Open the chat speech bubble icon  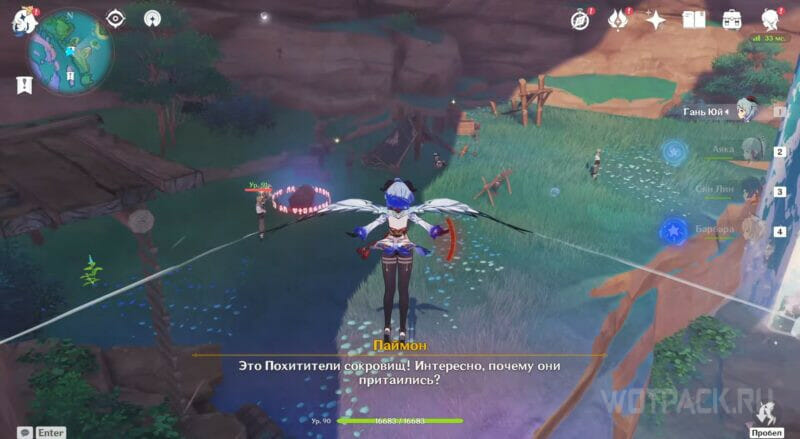22,431
